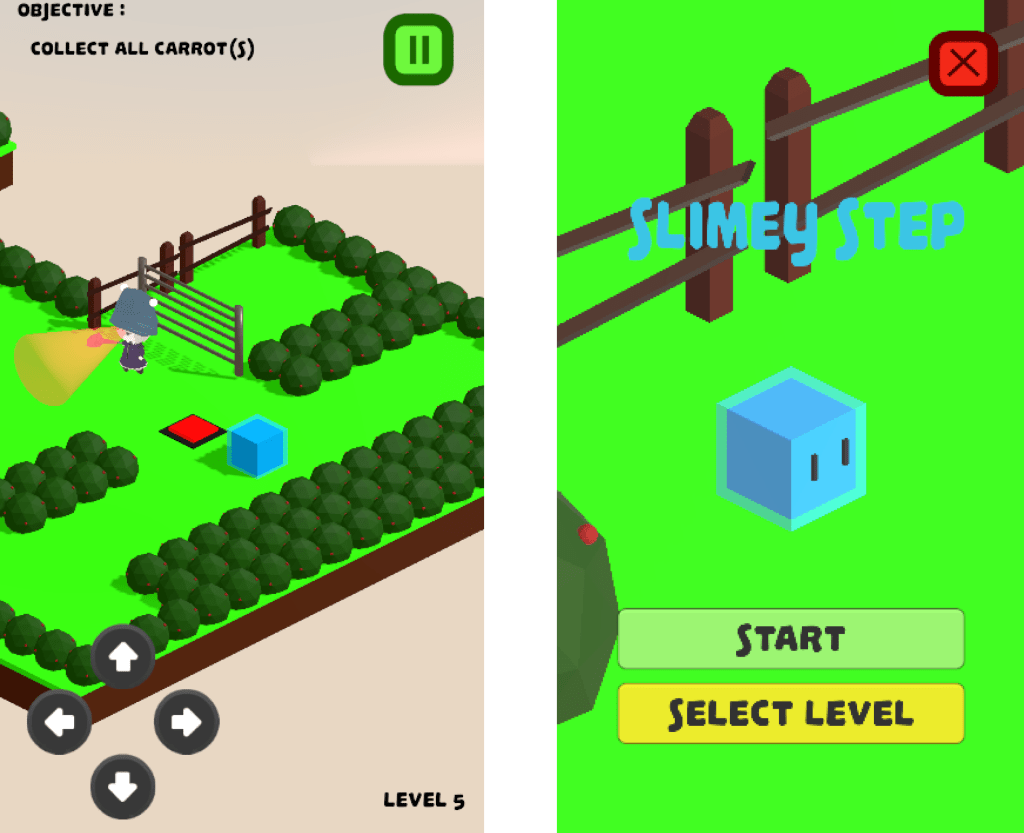Image resolution: width=1024 pixels, height=833 pixels.
Task: Open the Select Level menu
Action: pyautogui.click(x=790, y=713)
